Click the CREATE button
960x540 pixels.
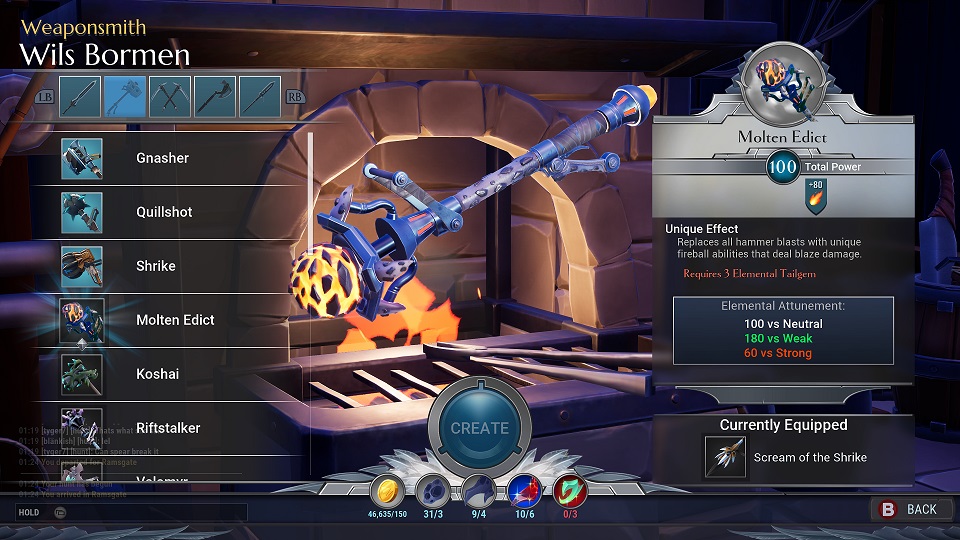pos(479,427)
